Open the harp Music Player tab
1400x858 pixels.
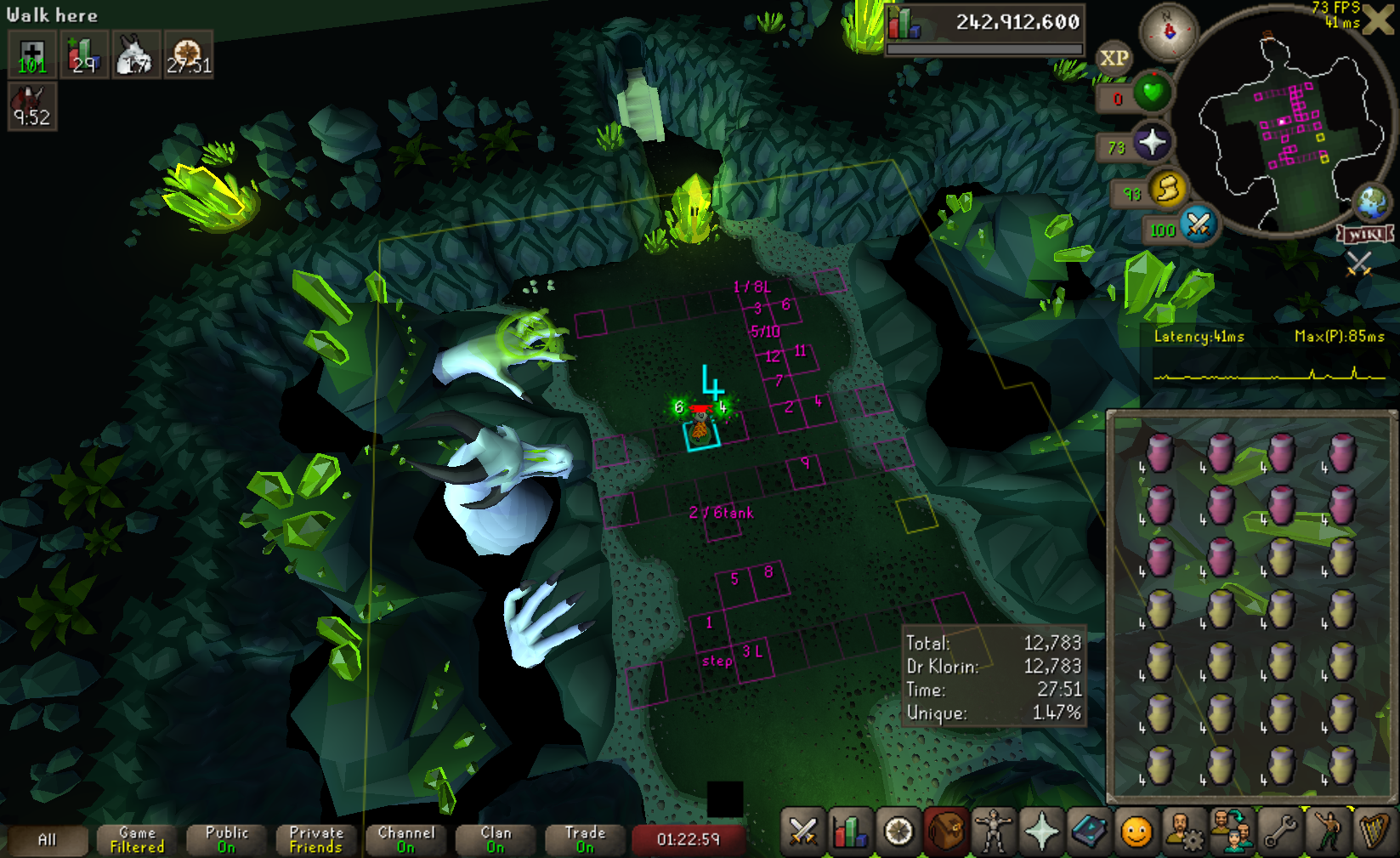coord(1374,831)
